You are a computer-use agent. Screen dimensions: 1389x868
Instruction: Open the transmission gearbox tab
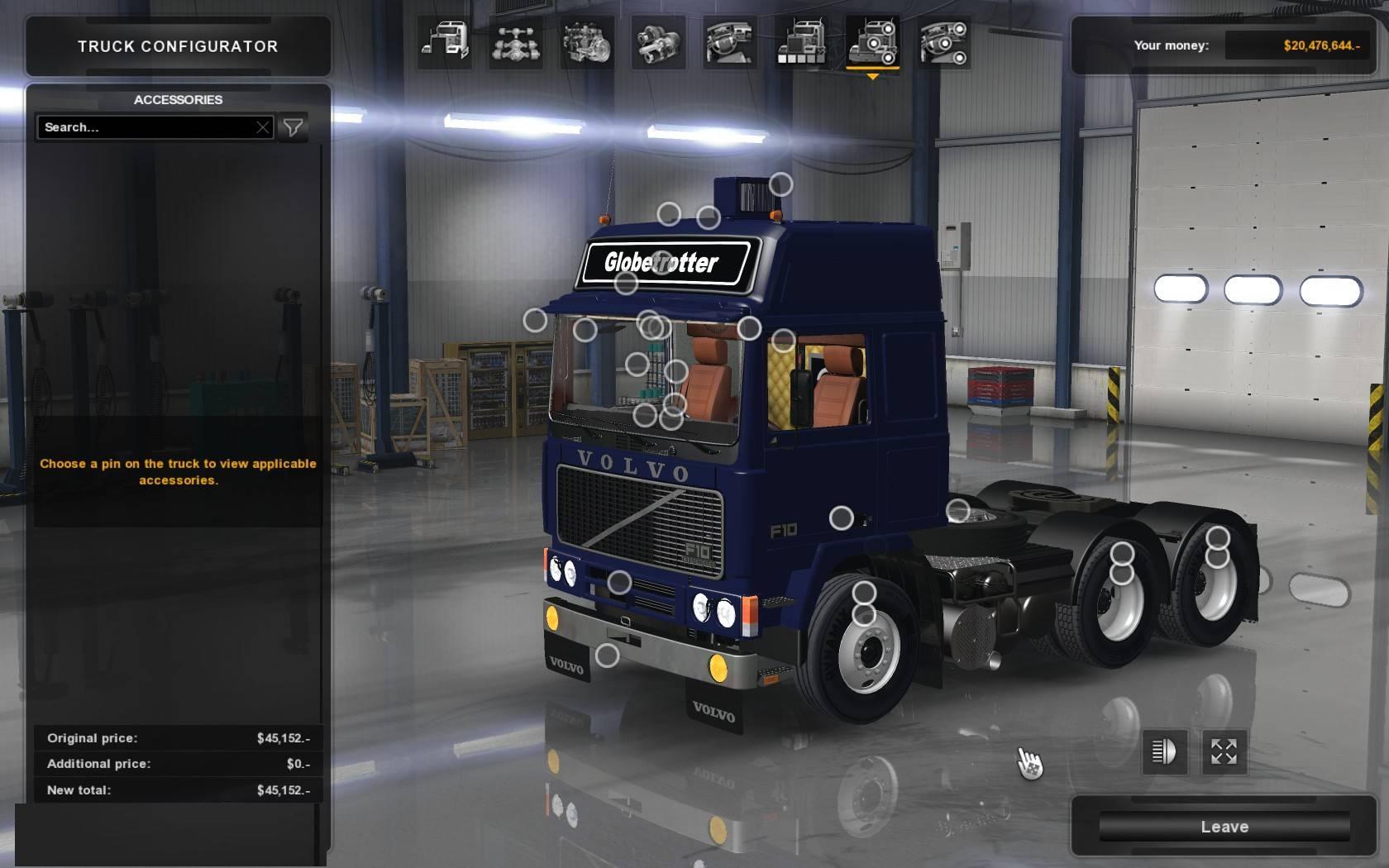tap(658, 42)
